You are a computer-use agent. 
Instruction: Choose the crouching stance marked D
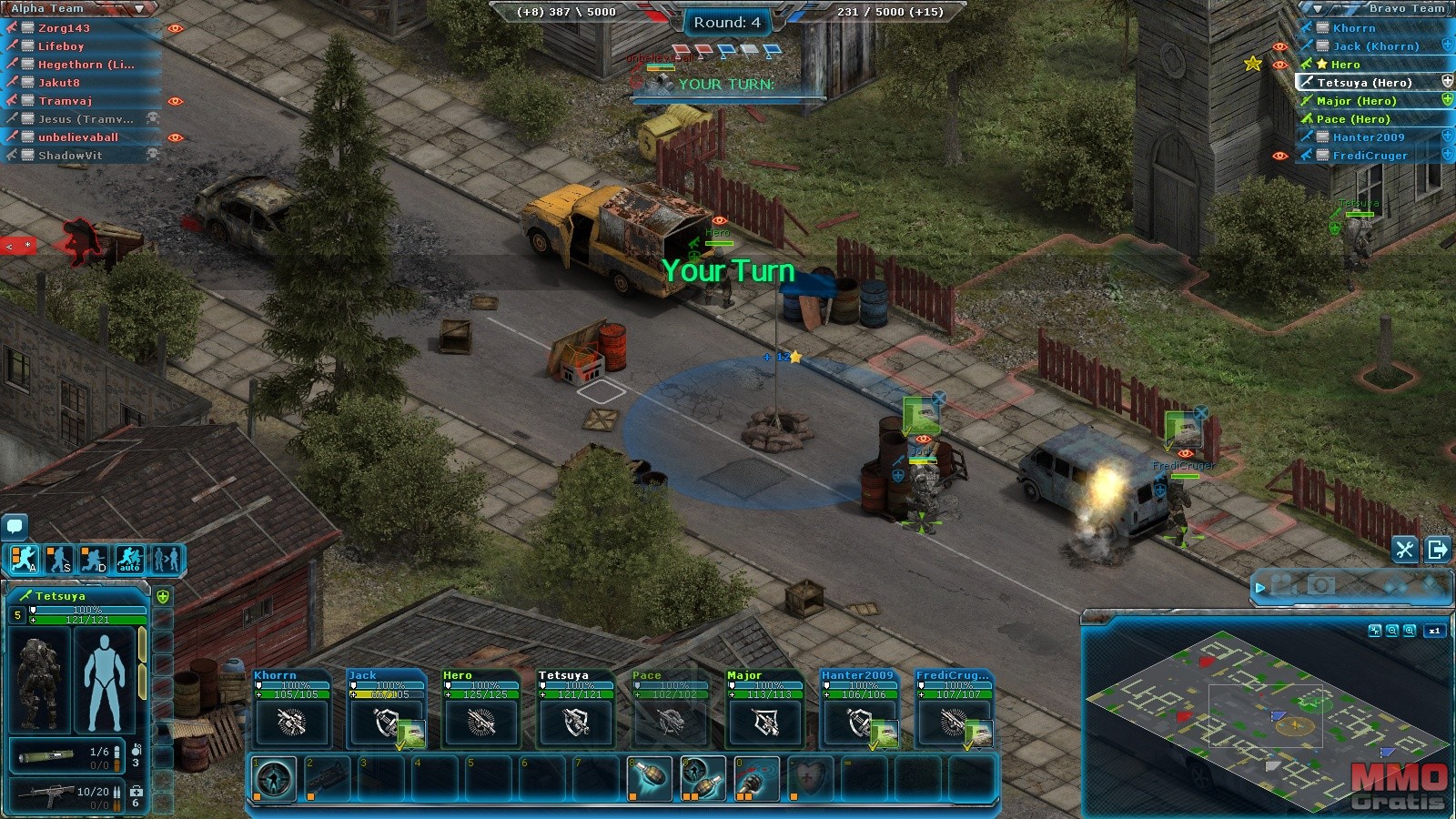point(94,559)
